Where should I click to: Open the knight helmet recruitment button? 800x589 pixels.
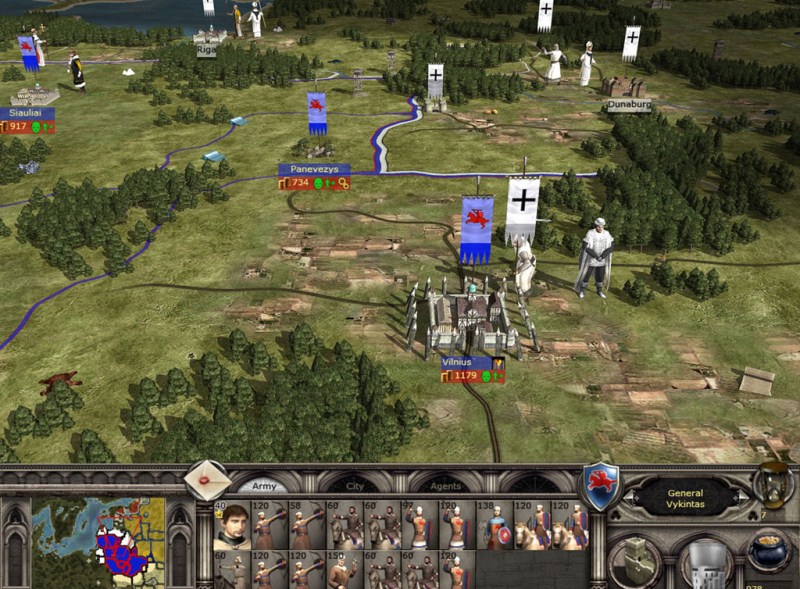tap(703, 564)
